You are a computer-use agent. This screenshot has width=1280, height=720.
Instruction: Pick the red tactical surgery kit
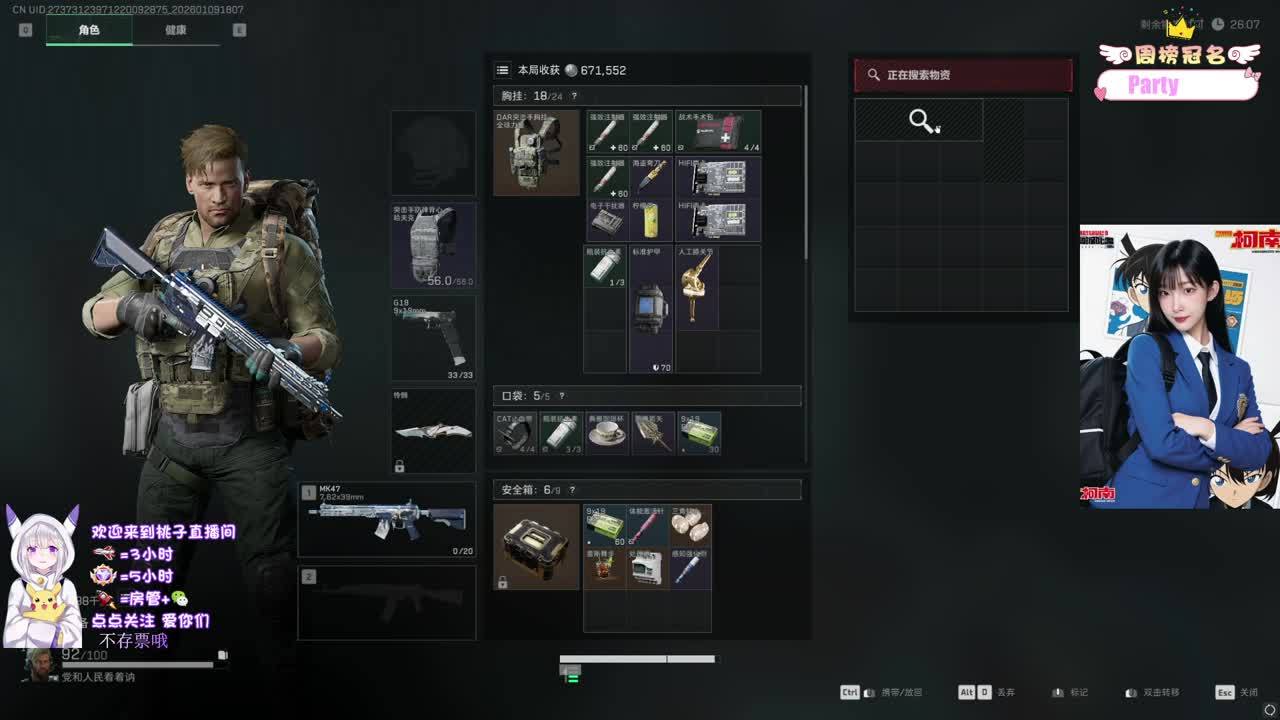coord(718,132)
